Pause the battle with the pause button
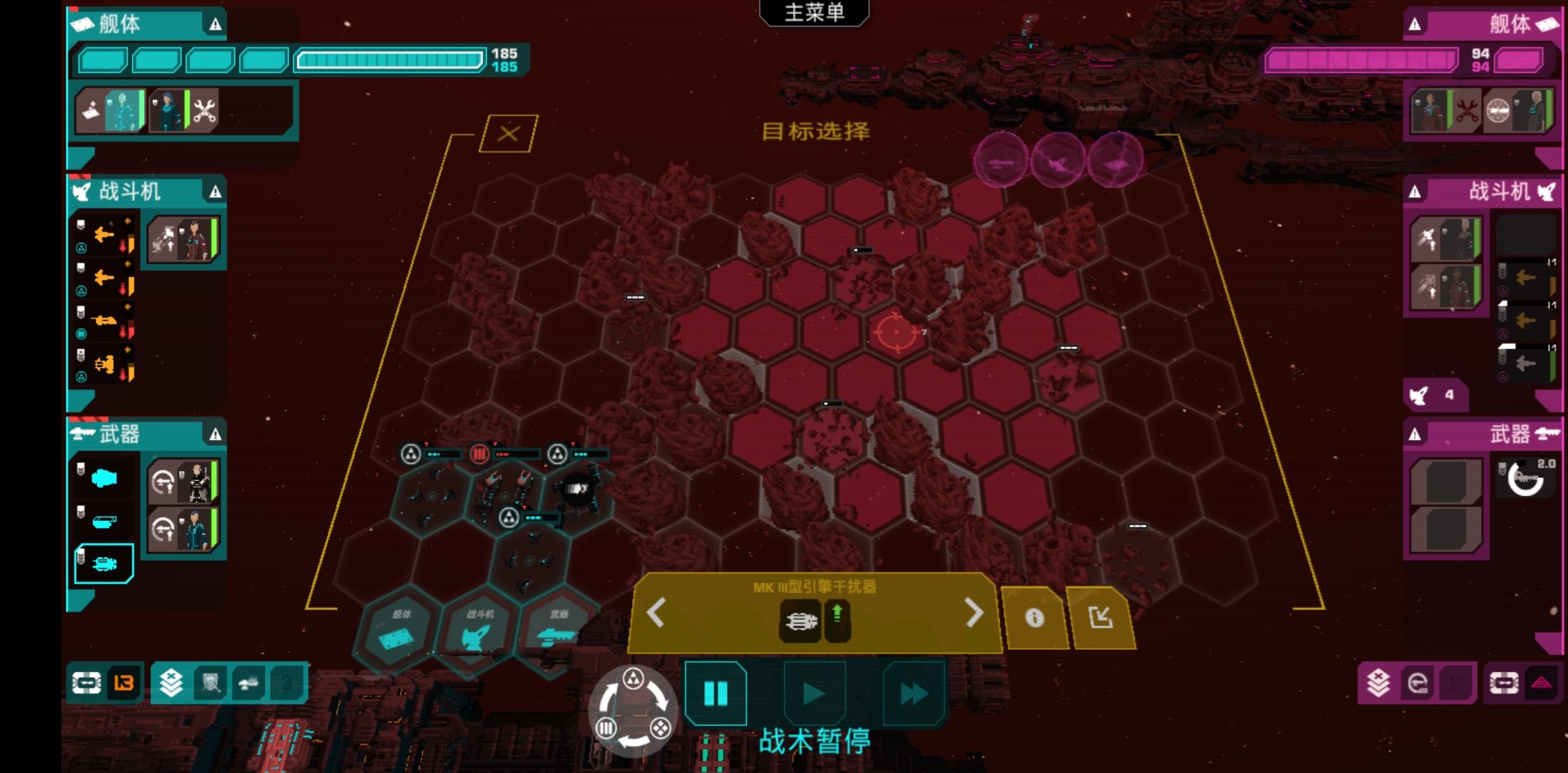 pos(715,693)
